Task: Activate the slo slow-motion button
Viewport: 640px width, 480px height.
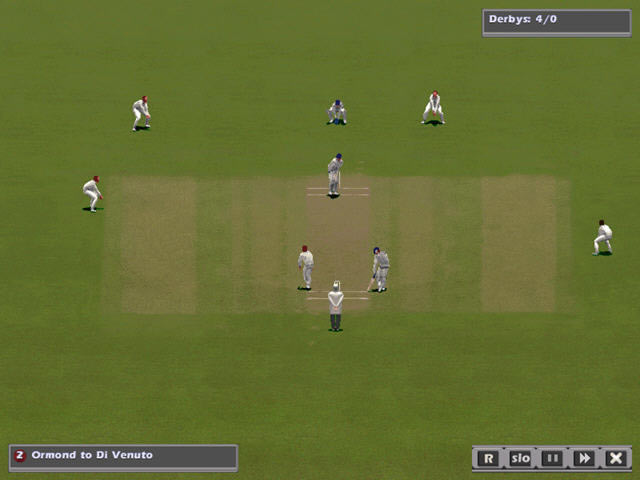Action: coord(520,458)
